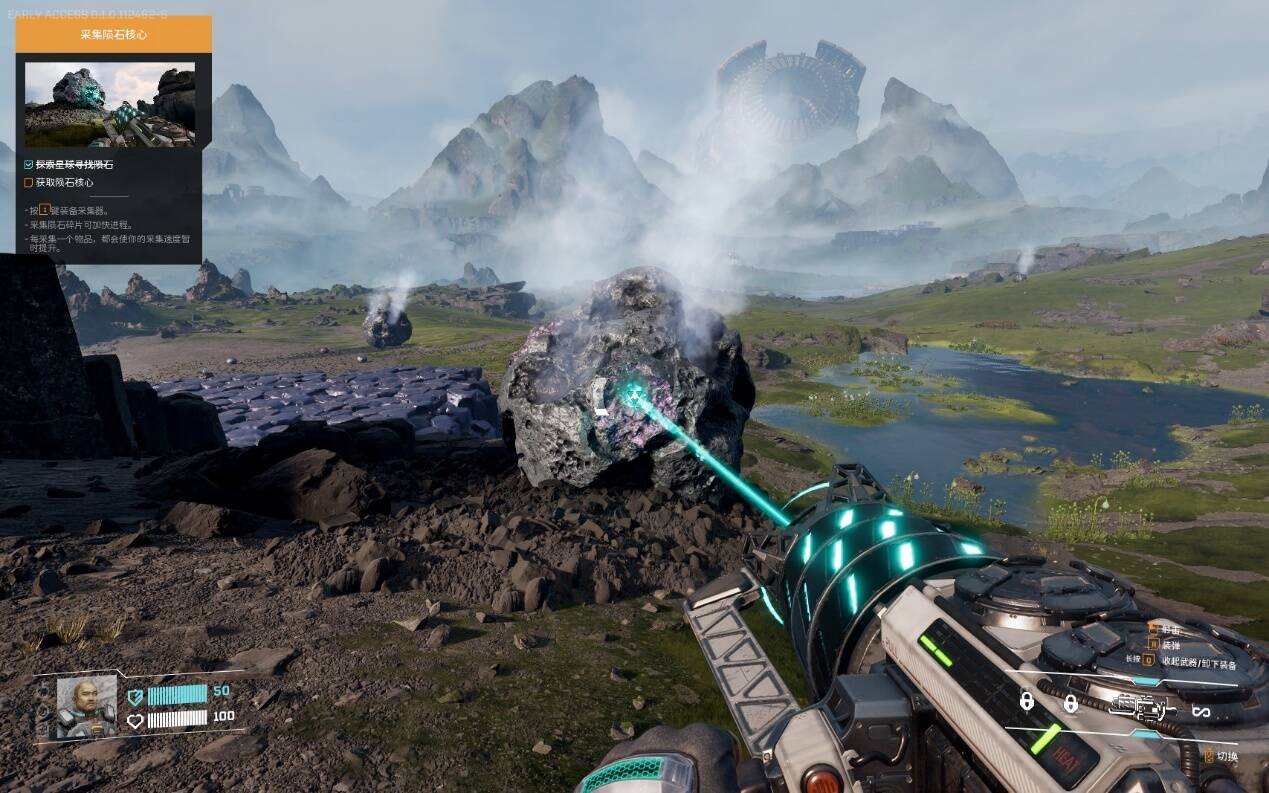The width and height of the screenshot is (1269, 793).
Task: Select the equipped harvester weapon icon
Action: click(1137, 708)
